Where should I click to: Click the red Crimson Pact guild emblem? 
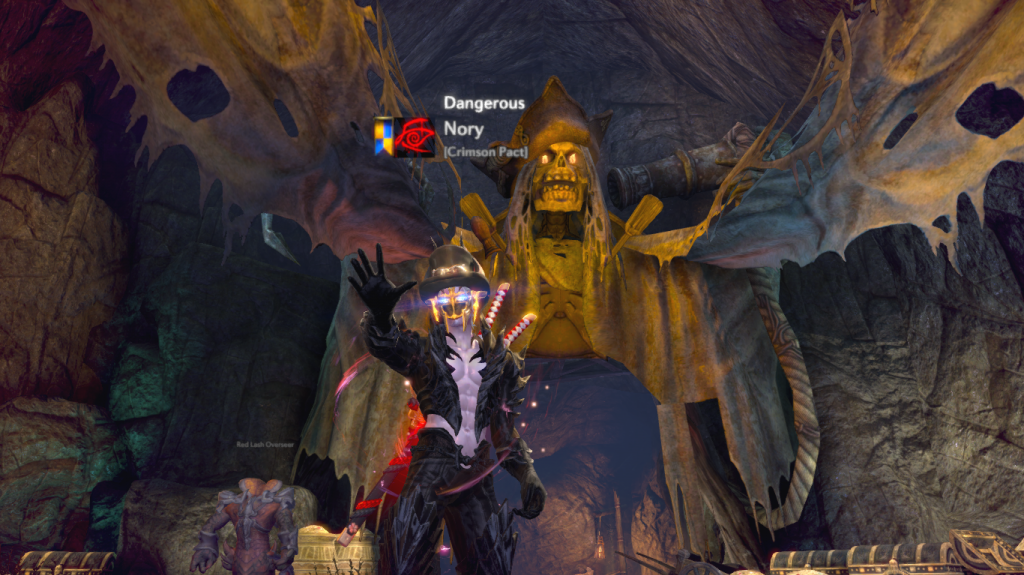(414, 136)
